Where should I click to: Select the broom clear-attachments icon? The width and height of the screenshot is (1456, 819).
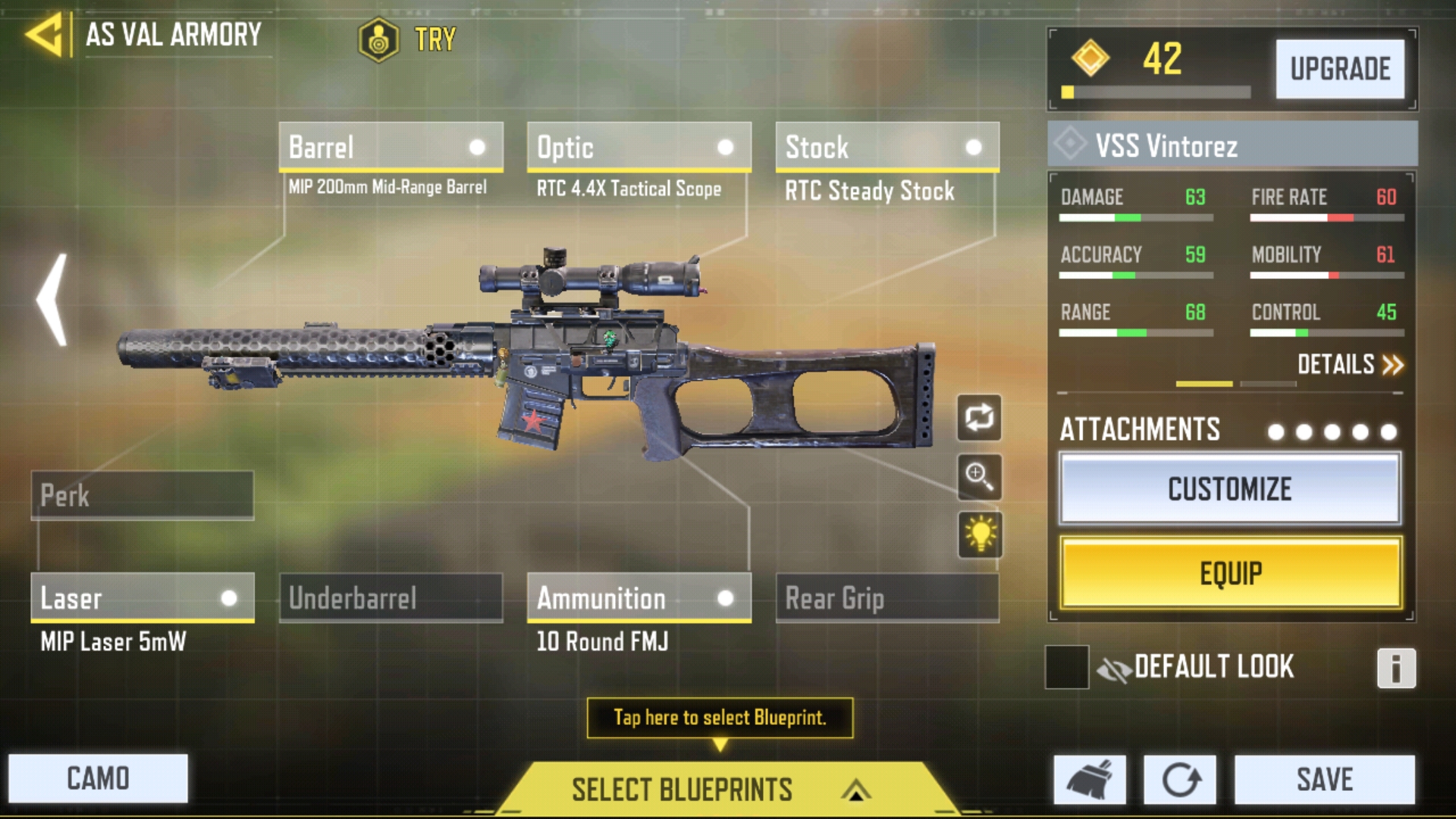(1090, 778)
